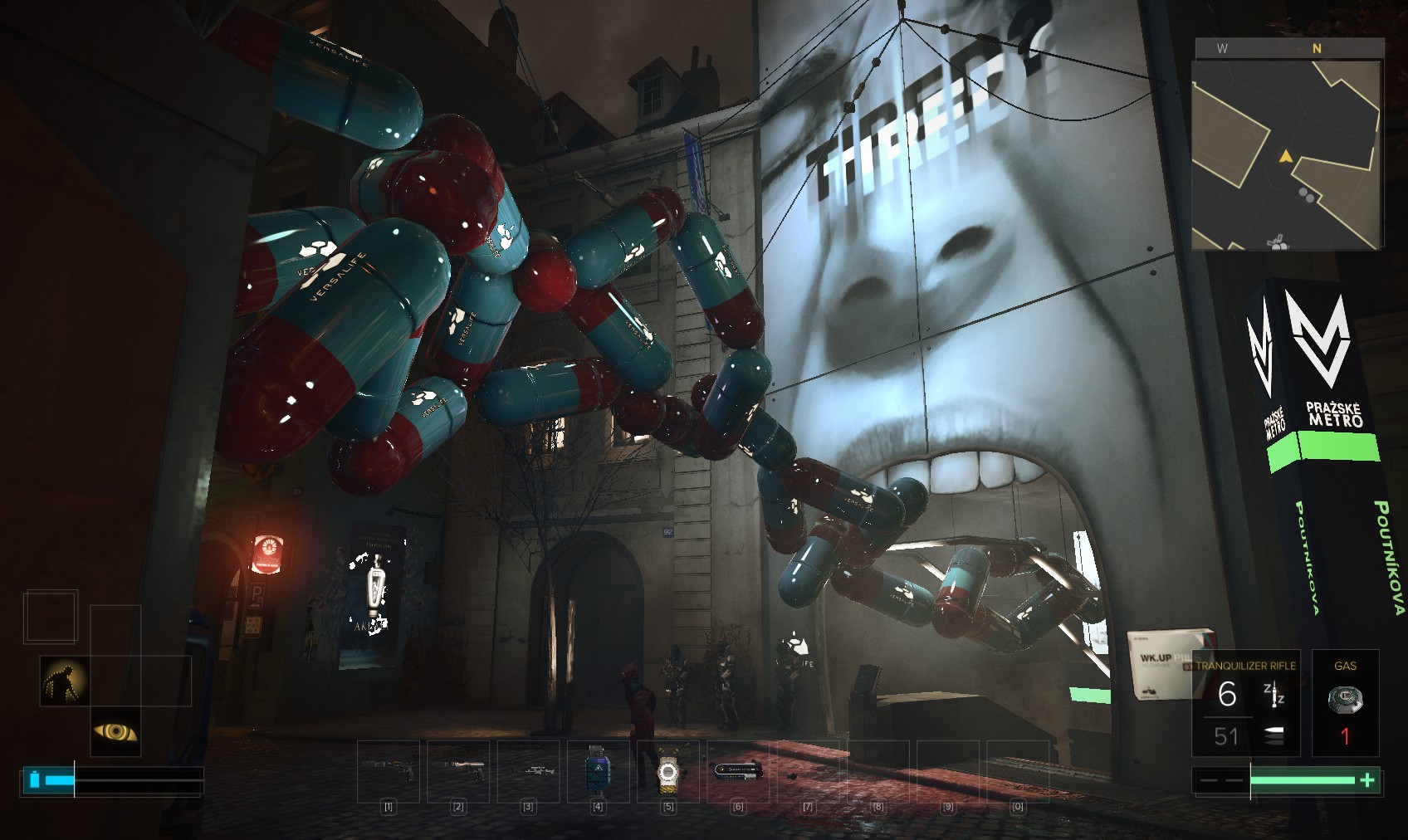Screen dimensions: 1408x840
Task: Pick the capsule item in slot 6
Action: click(x=737, y=771)
